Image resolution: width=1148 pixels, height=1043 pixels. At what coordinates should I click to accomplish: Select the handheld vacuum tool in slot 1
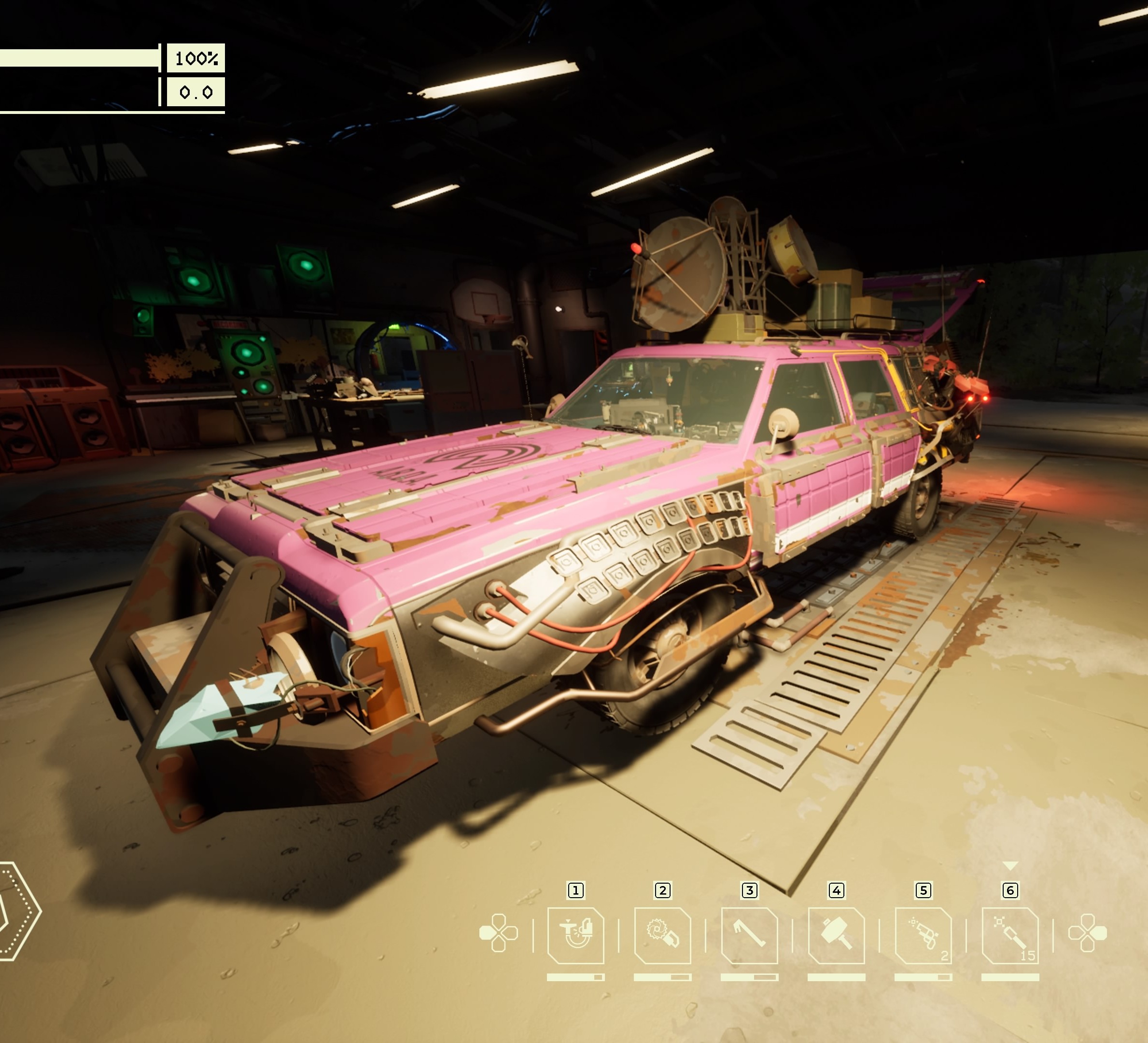(x=575, y=935)
